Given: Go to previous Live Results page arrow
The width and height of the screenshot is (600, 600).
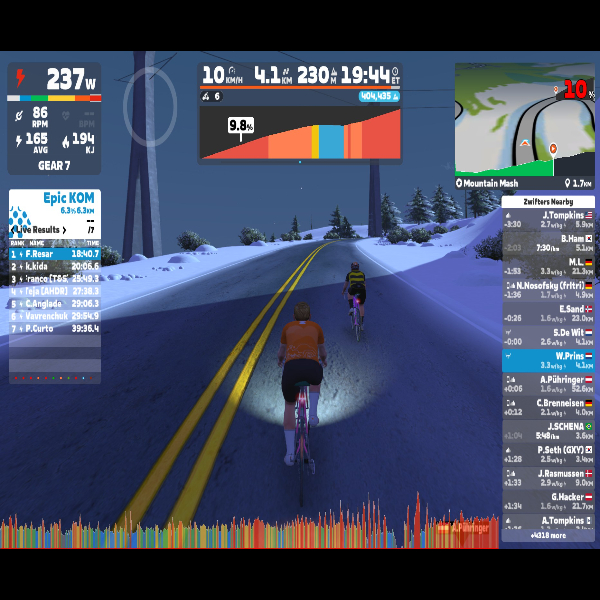Looking at the screenshot, I should [13, 230].
